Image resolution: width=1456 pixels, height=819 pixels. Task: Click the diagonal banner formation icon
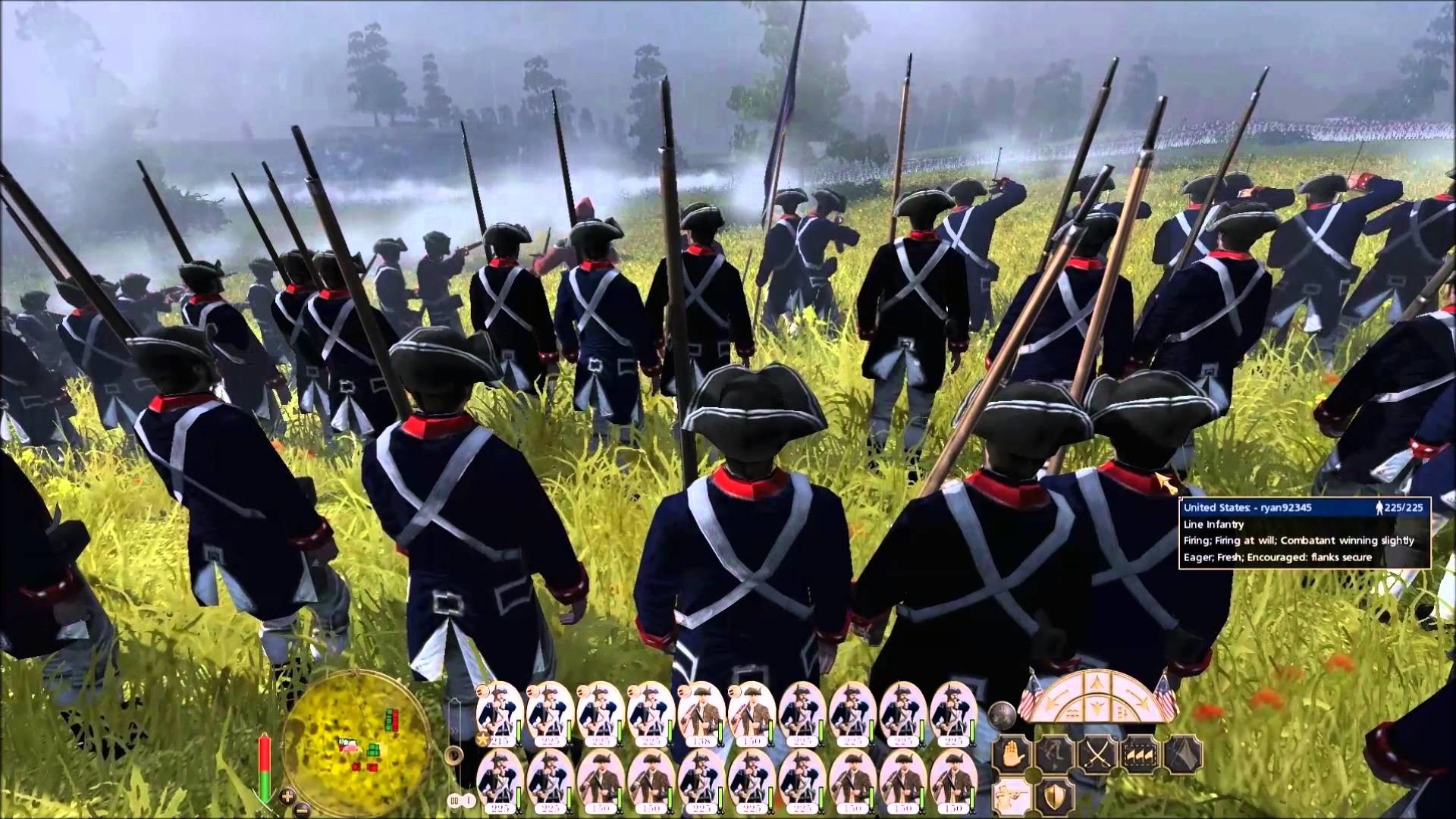click(x=1185, y=753)
